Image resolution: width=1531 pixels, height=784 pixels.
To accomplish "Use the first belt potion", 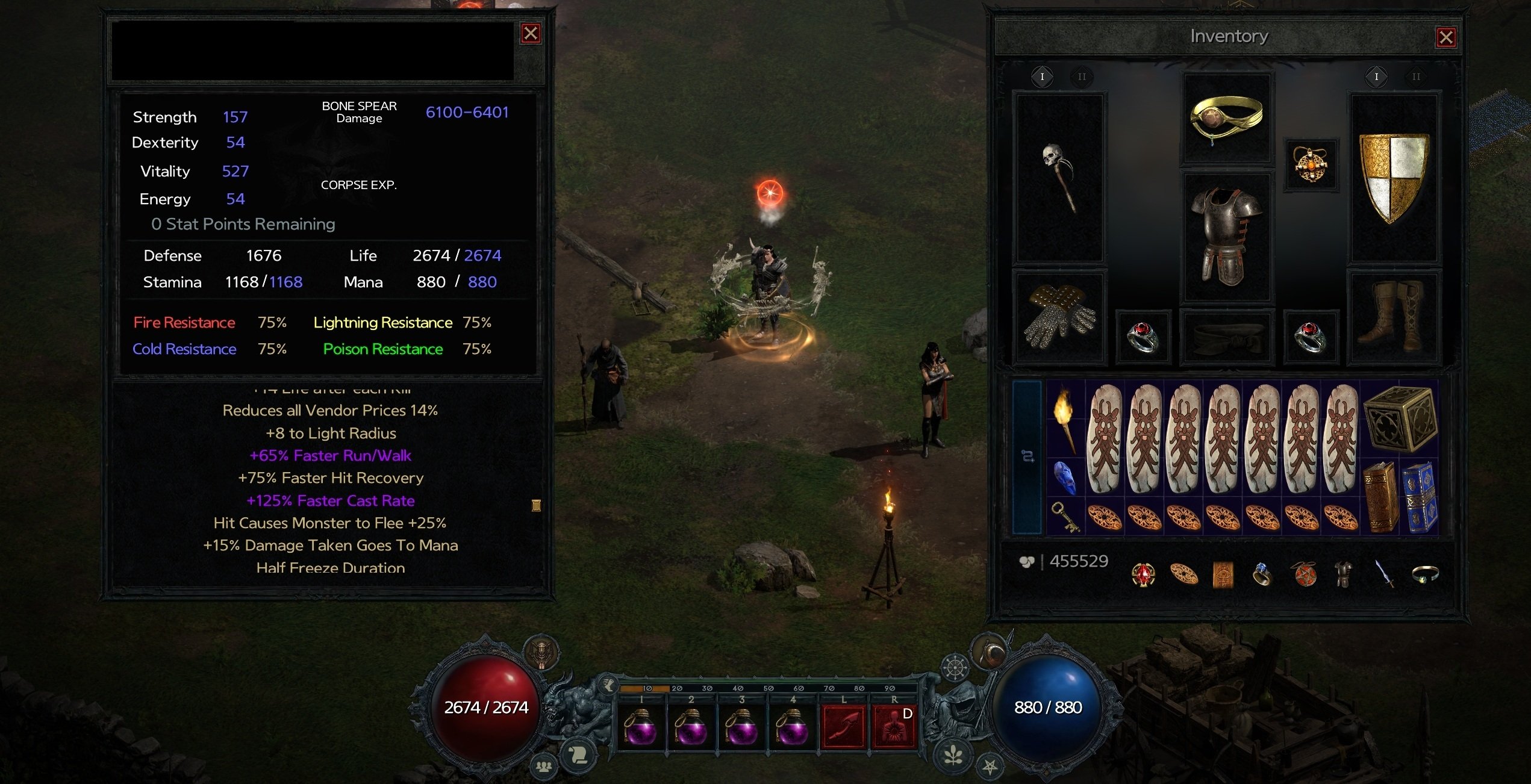I will click(641, 727).
